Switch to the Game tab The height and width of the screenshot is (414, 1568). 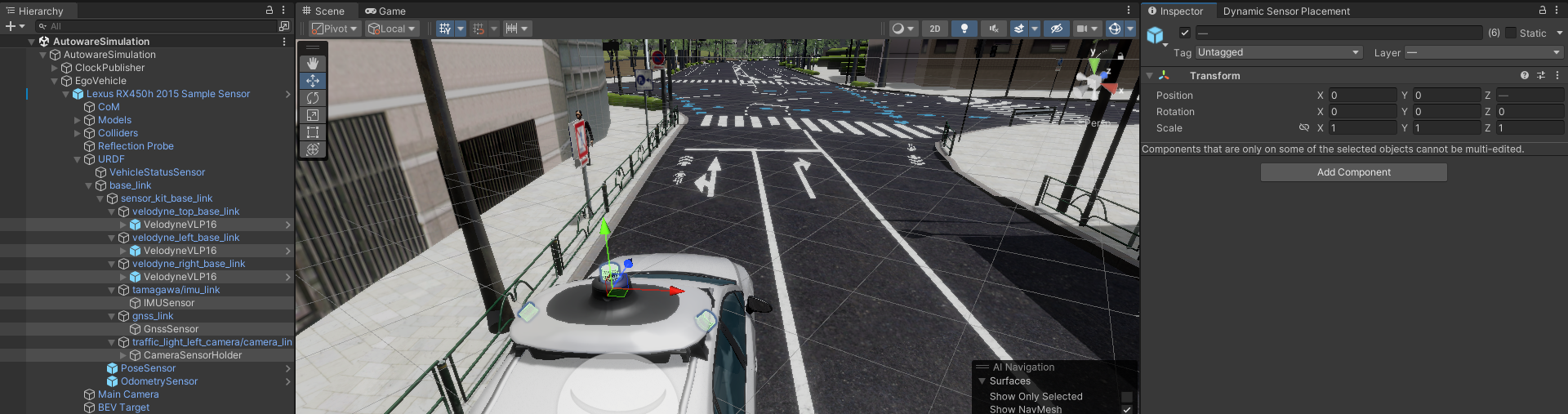[385, 11]
